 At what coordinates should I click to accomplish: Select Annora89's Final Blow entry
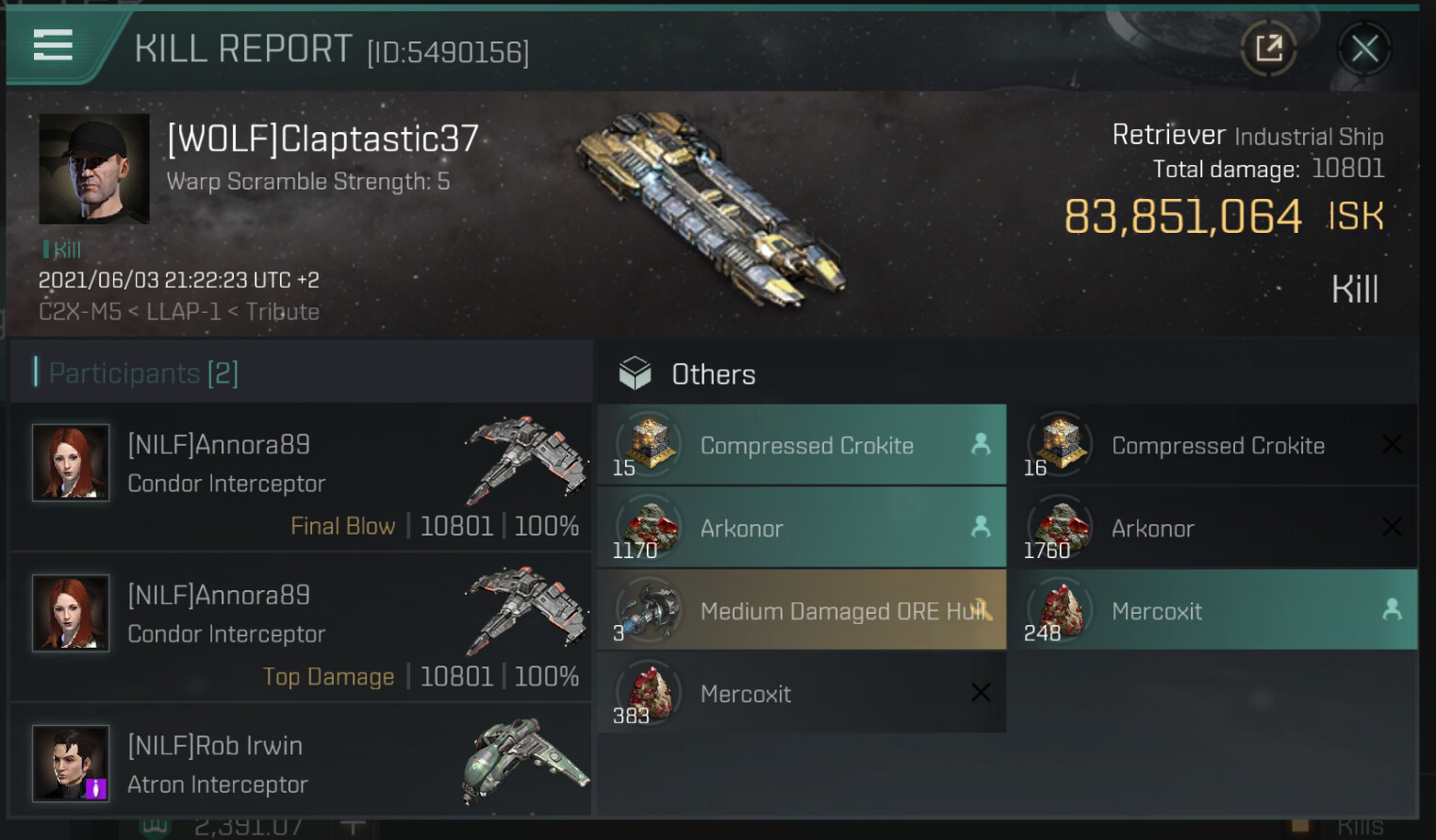tap(300, 477)
